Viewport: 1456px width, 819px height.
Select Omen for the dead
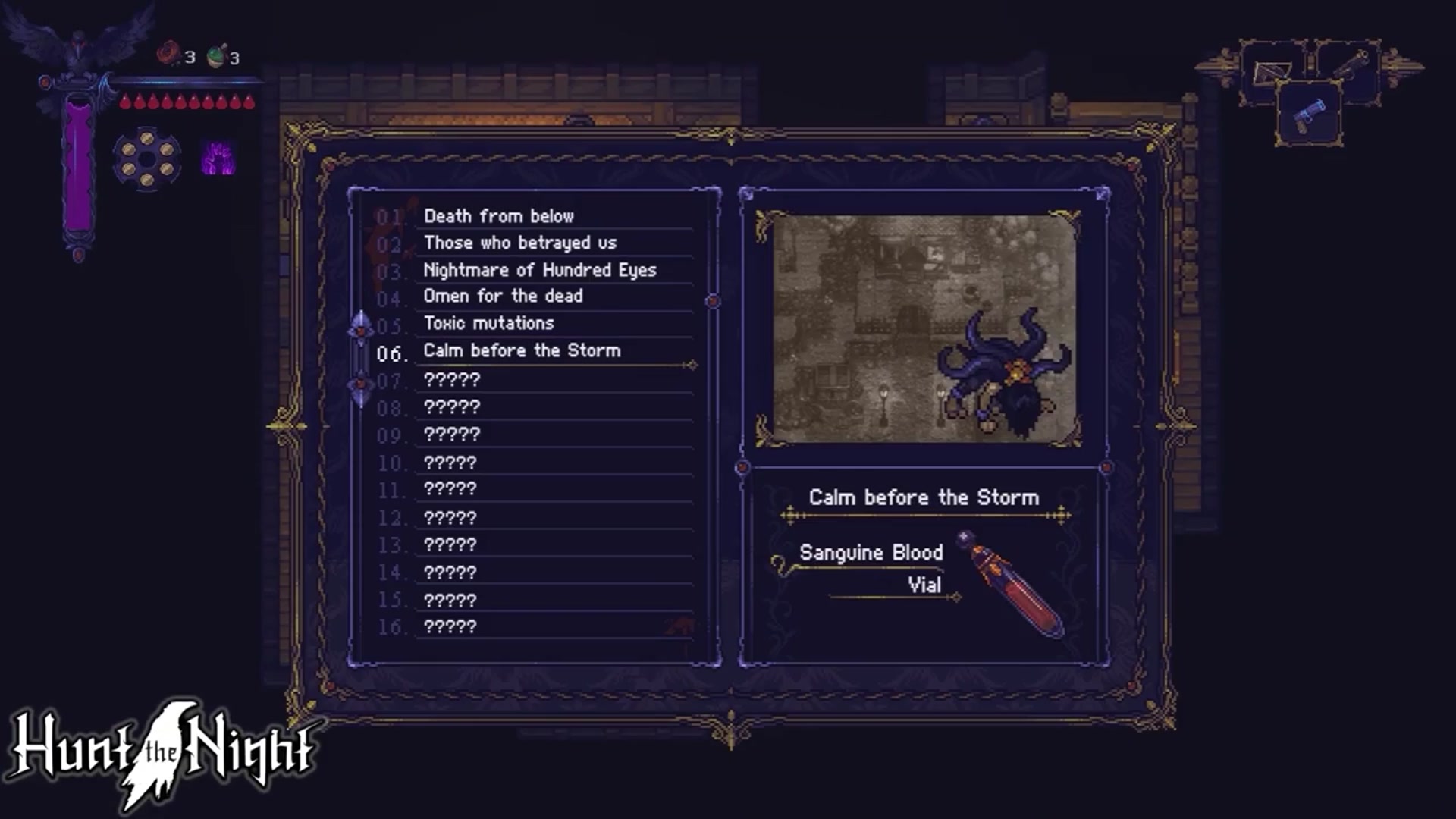pos(503,296)
